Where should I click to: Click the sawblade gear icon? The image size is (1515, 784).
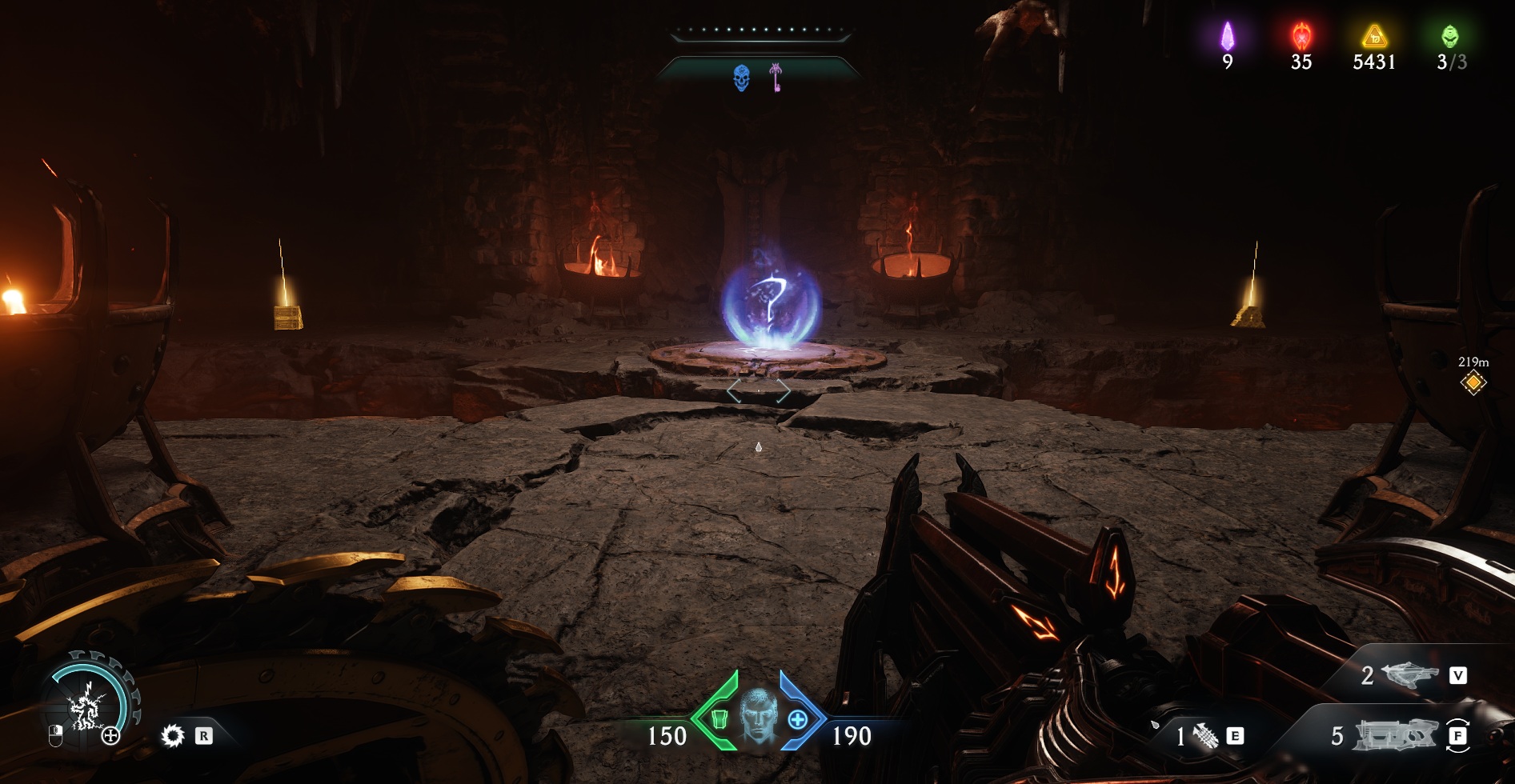tap(172, 735)
